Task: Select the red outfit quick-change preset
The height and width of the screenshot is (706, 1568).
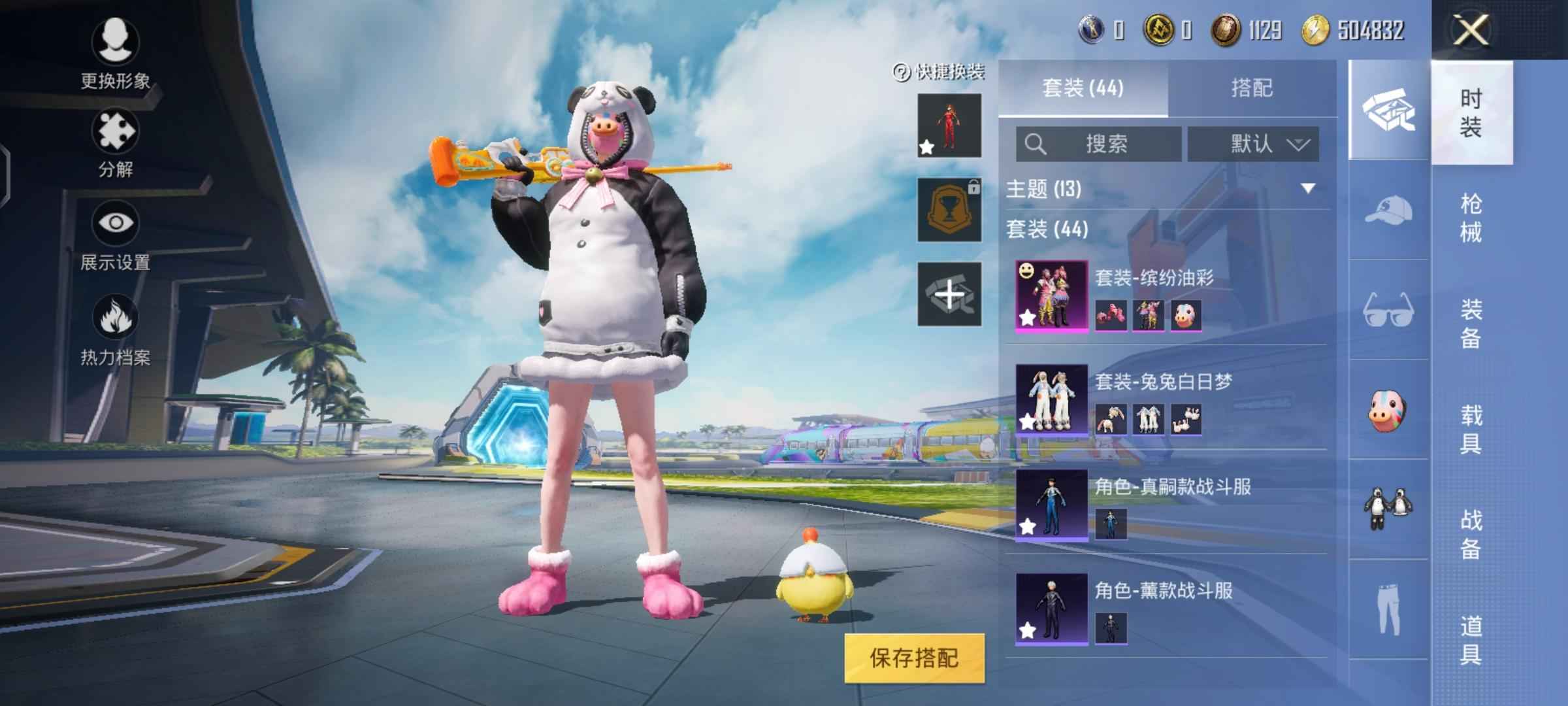Action: point(949,126)
